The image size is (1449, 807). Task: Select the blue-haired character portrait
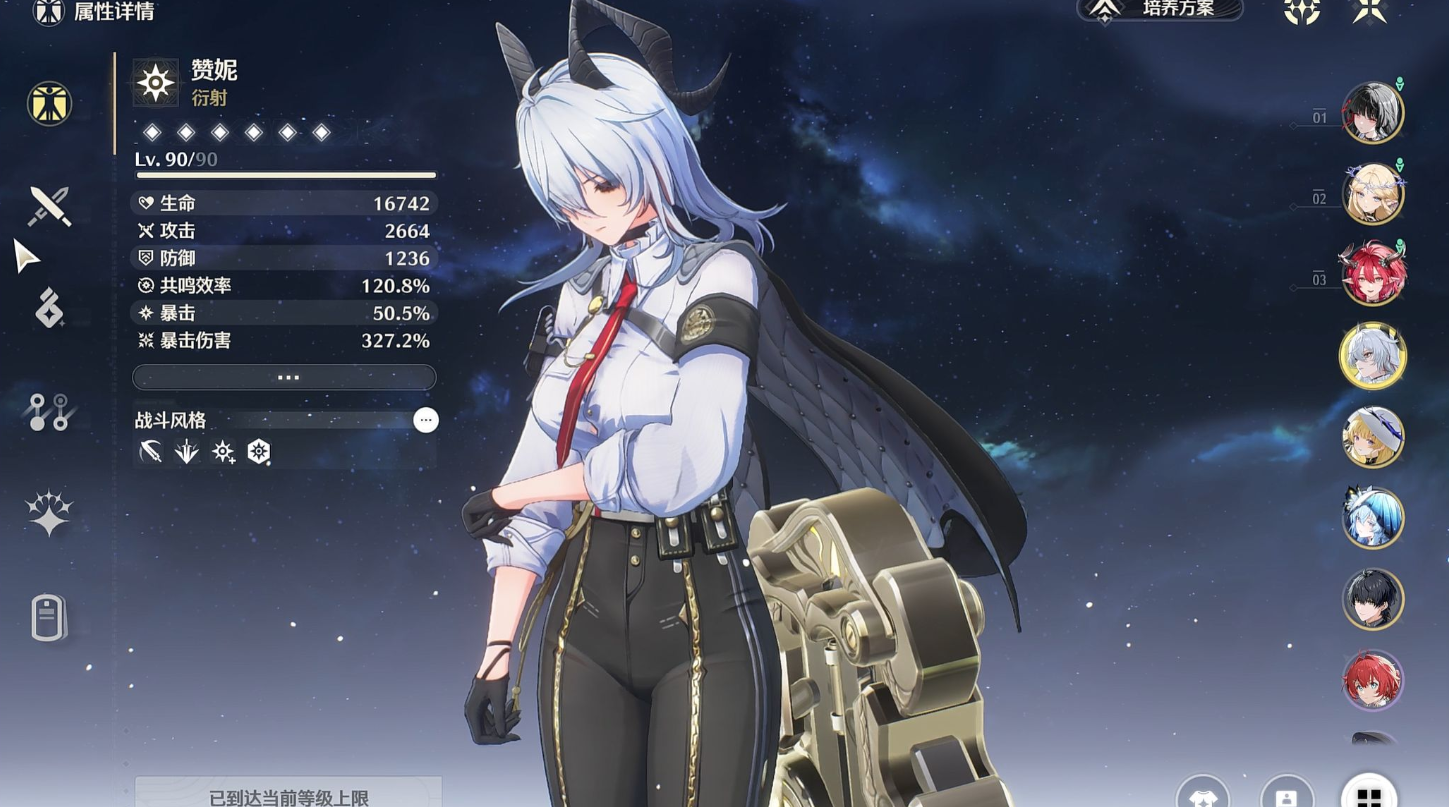1372,518
